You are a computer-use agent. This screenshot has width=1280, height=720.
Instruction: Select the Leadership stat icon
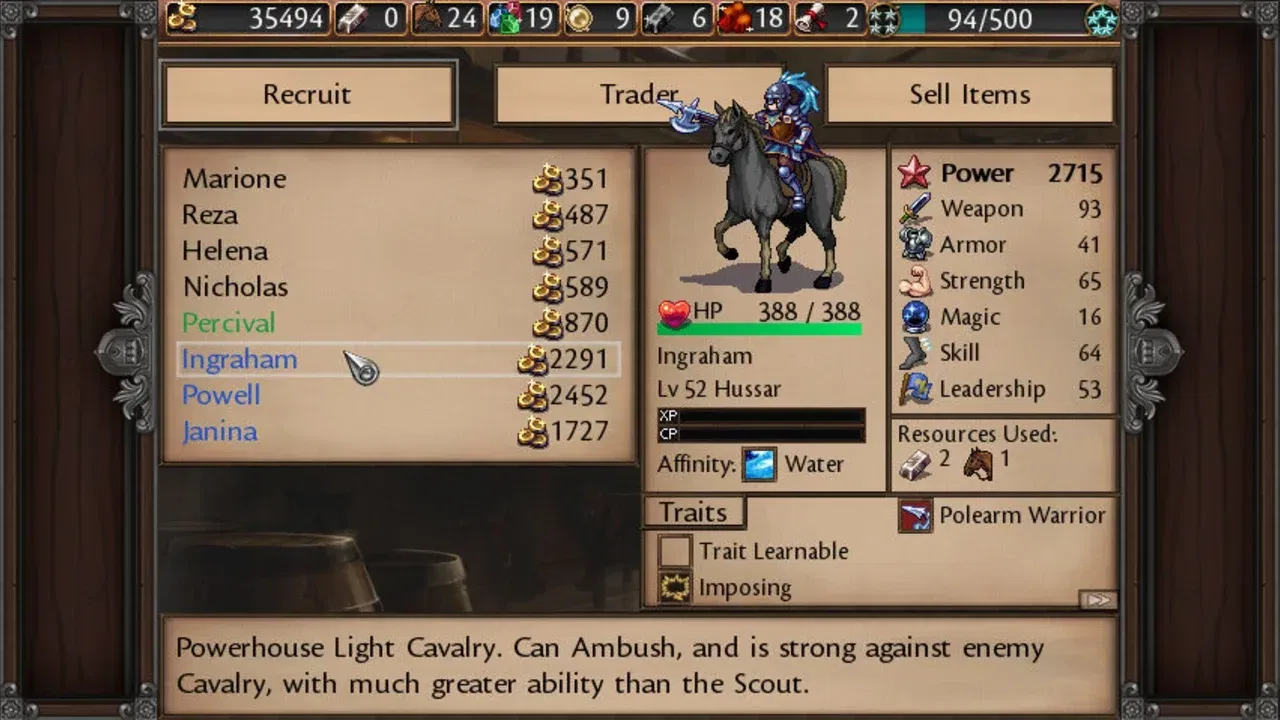tap(916, 389)
